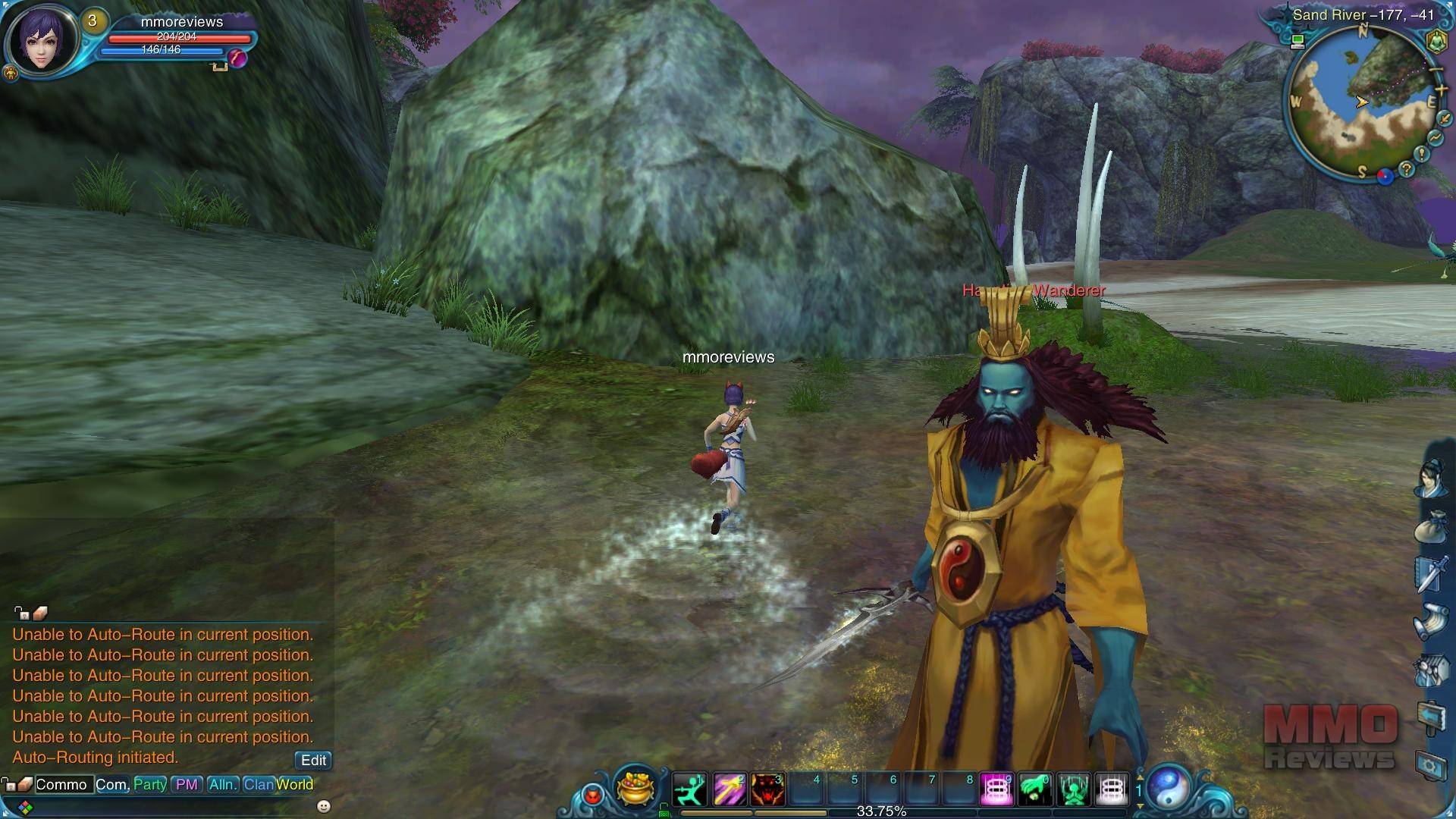Viewport: 1456px width, 819px height.
Task: Open the inventory bag icon
Action: coord(1430,526)
